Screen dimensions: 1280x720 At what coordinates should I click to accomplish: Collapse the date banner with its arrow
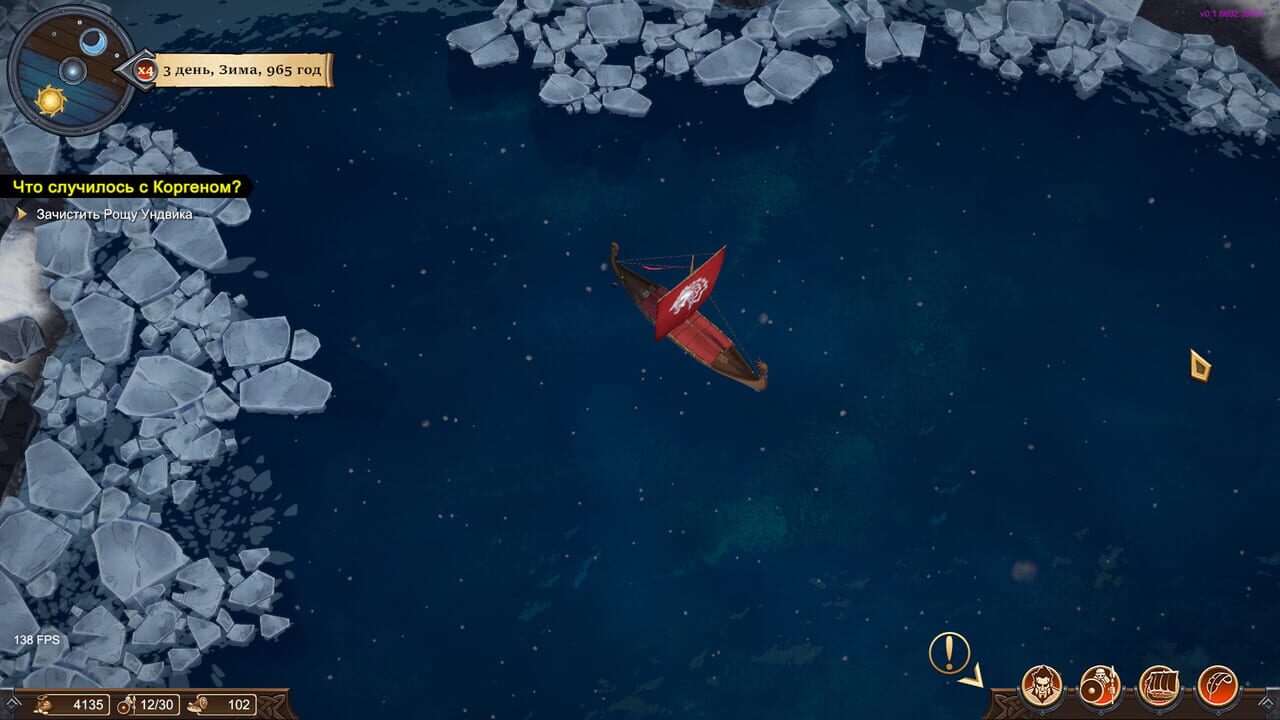(135, 68)
